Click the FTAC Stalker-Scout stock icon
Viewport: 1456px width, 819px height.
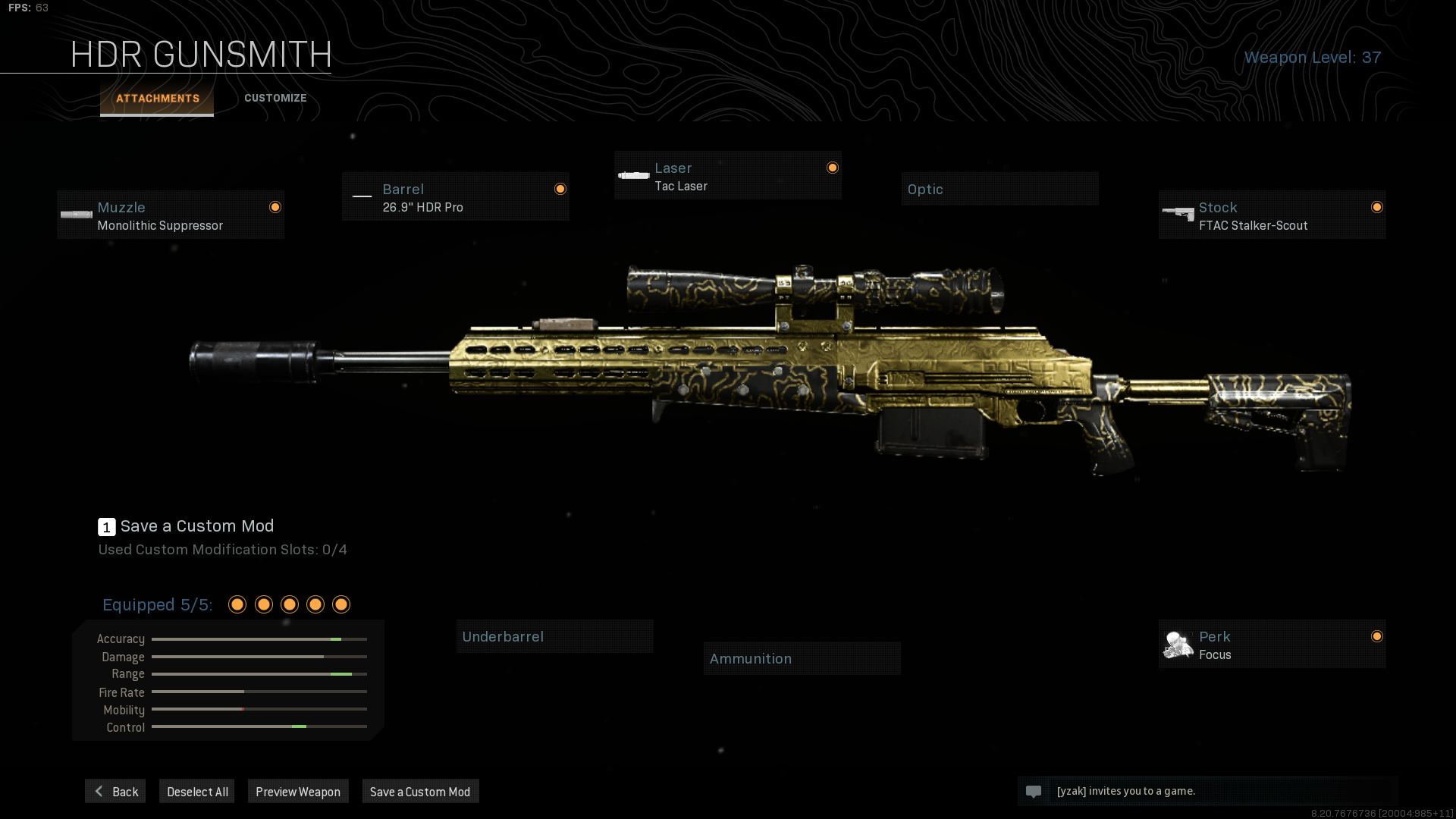[x=1179, y=215]
